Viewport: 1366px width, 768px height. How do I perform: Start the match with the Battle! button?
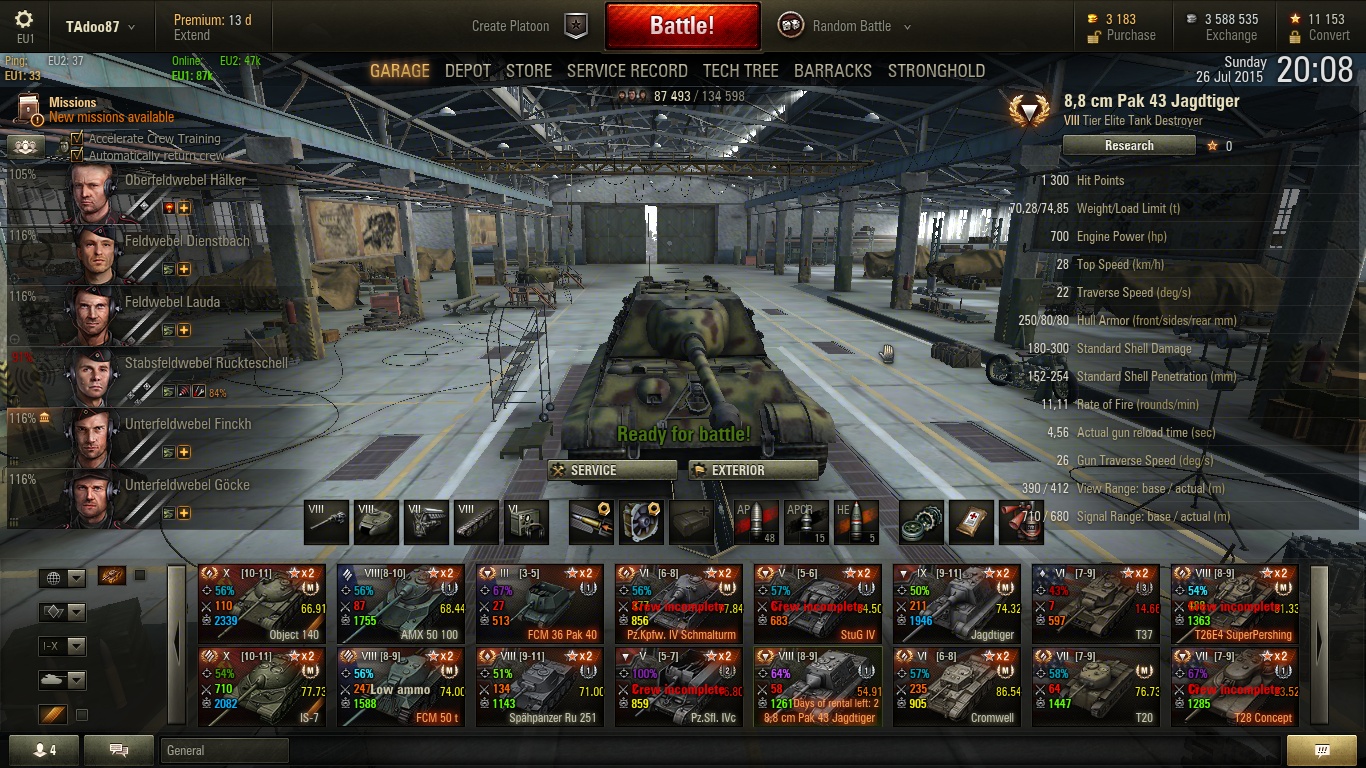[x=682, y=26]
